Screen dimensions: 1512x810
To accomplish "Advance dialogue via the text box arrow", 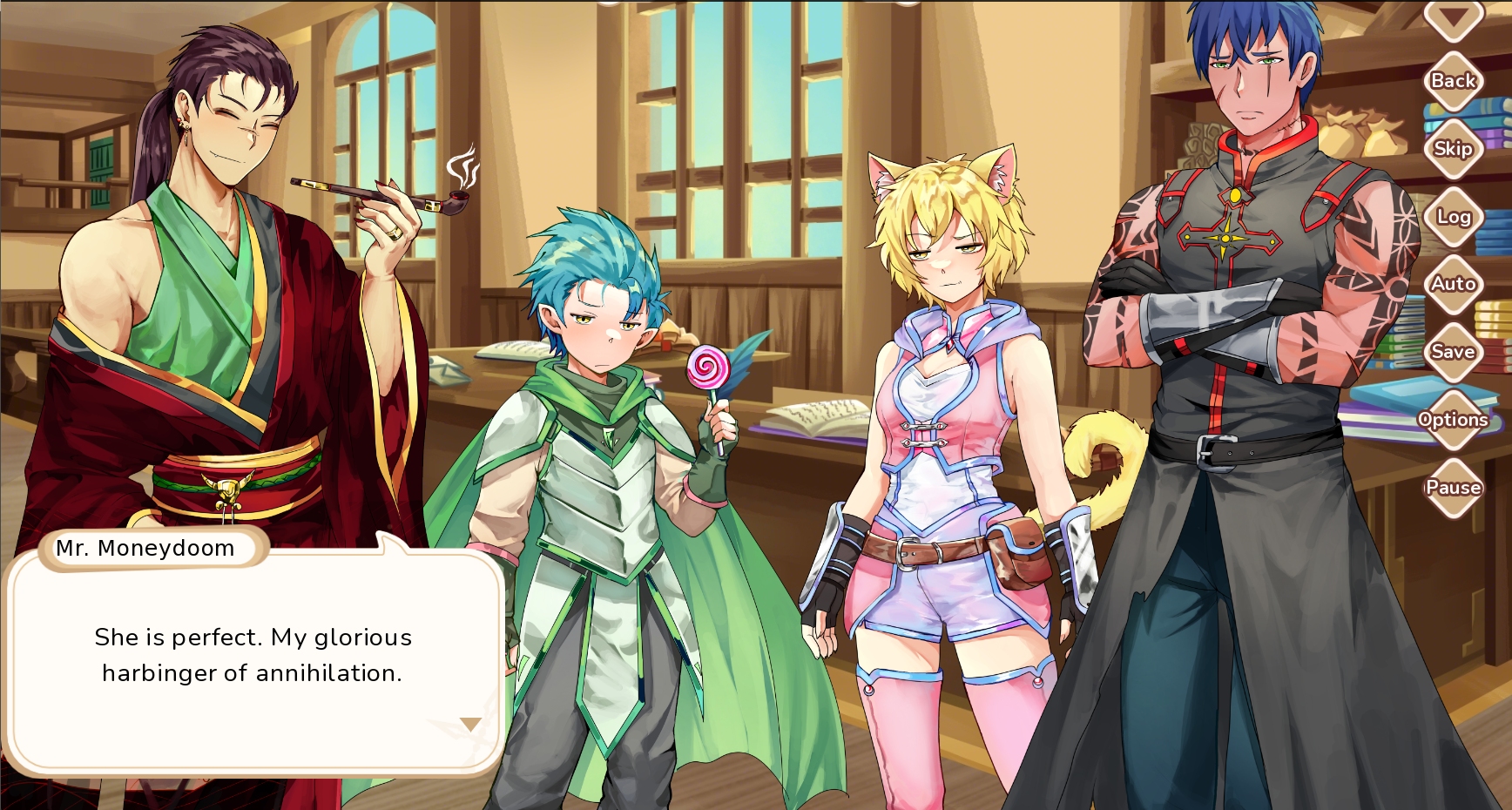I will coord(470,725).
